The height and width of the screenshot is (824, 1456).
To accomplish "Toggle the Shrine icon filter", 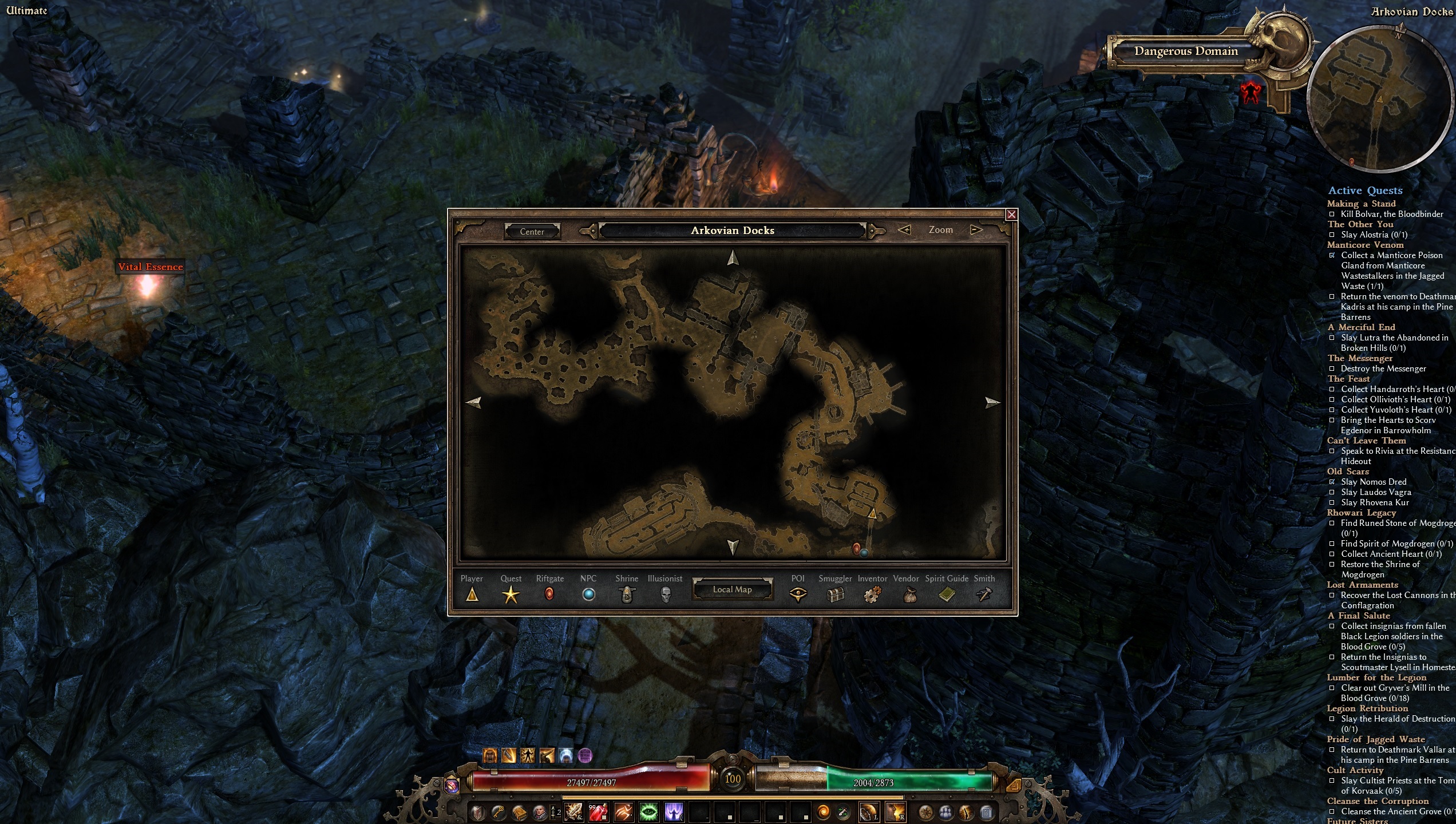I will point(627,595).
